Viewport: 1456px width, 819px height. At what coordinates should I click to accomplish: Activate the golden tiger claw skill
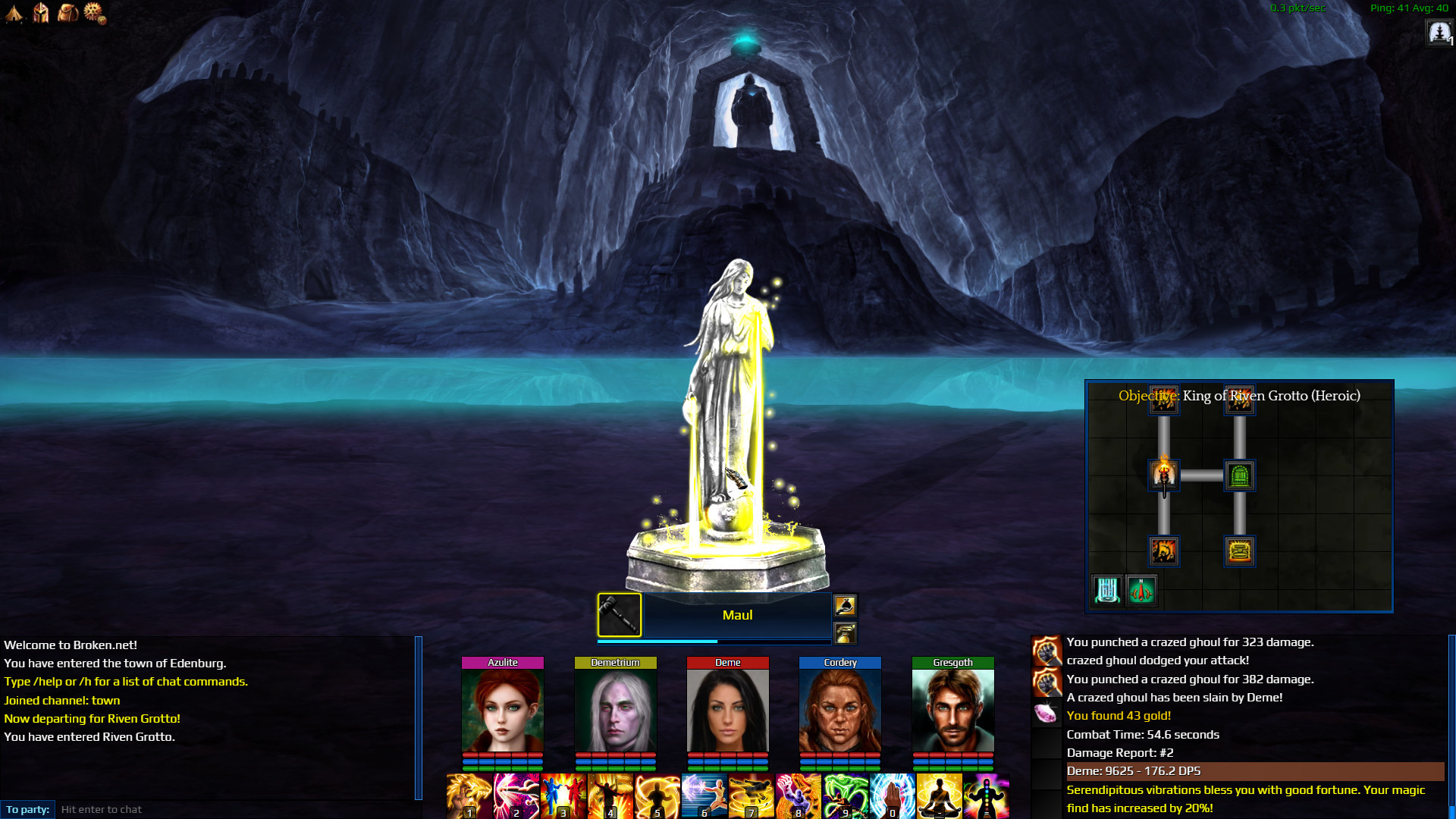click(x=469, y=796)
